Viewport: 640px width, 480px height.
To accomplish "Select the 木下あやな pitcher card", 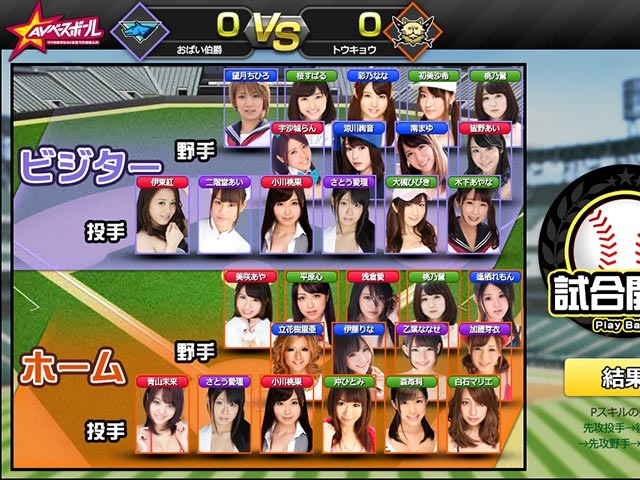I will (x=473, y=215).
